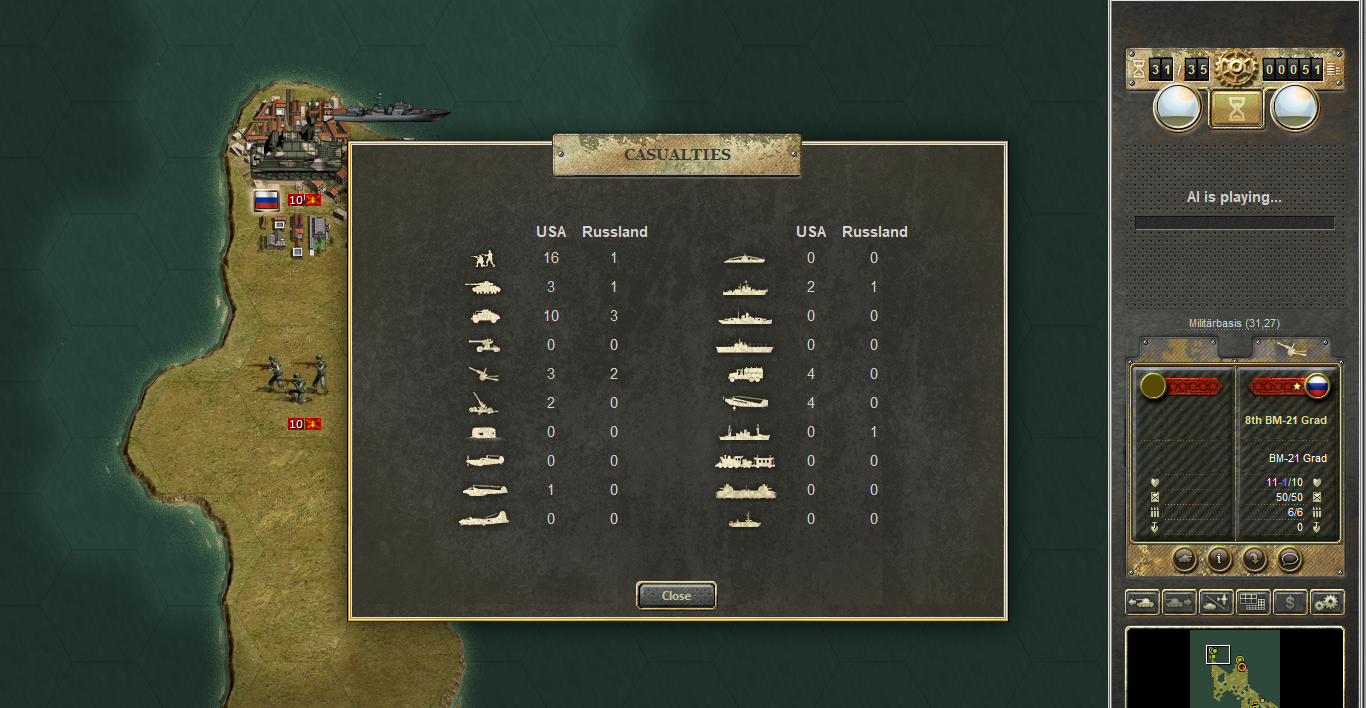The height and width of the screenshot is (708, 1366).
Task: Click the round curved-arrow button
Action: 1254,558
